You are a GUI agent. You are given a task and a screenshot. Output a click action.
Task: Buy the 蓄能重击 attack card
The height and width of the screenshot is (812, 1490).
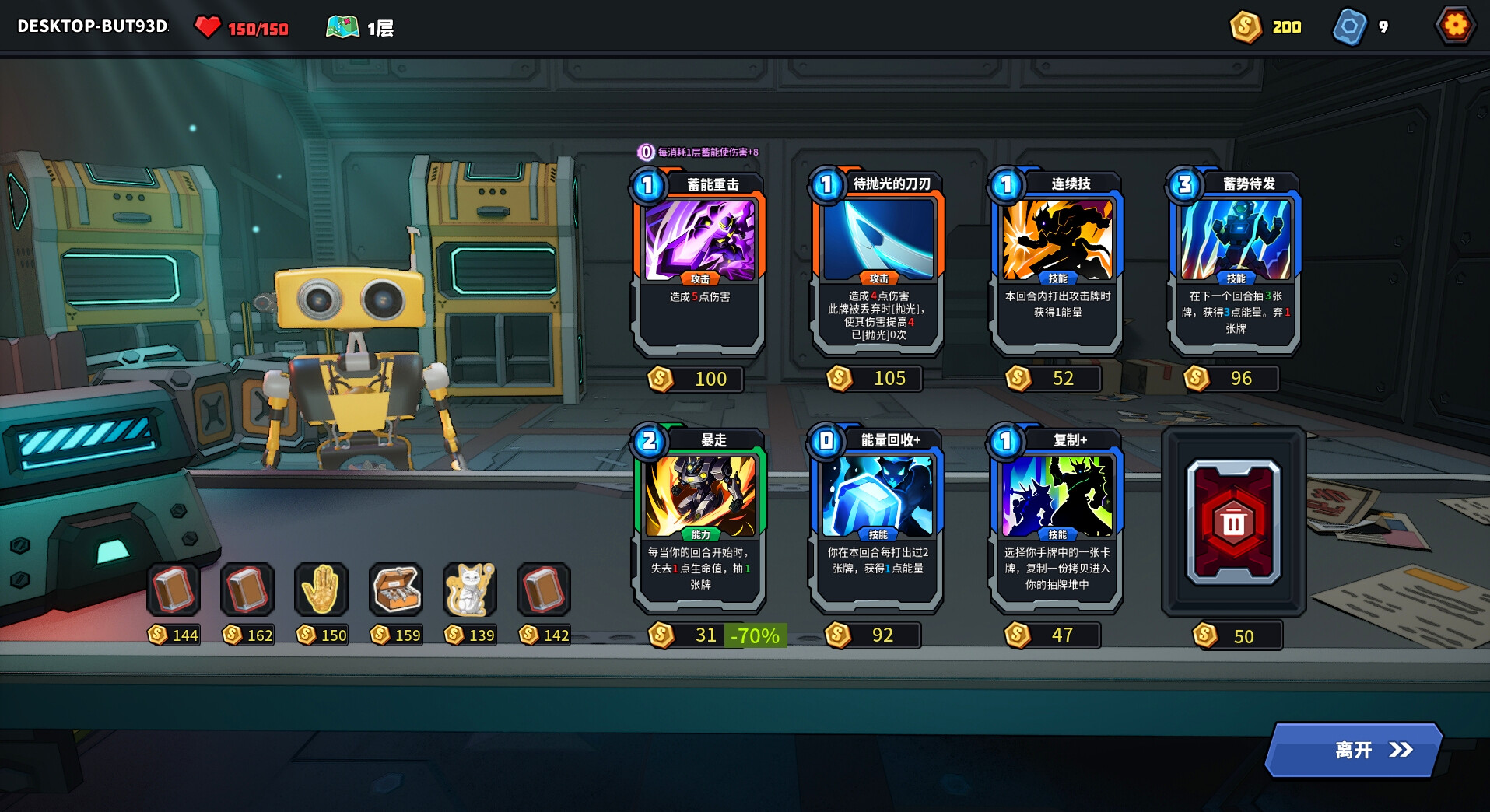pos(699,264)
